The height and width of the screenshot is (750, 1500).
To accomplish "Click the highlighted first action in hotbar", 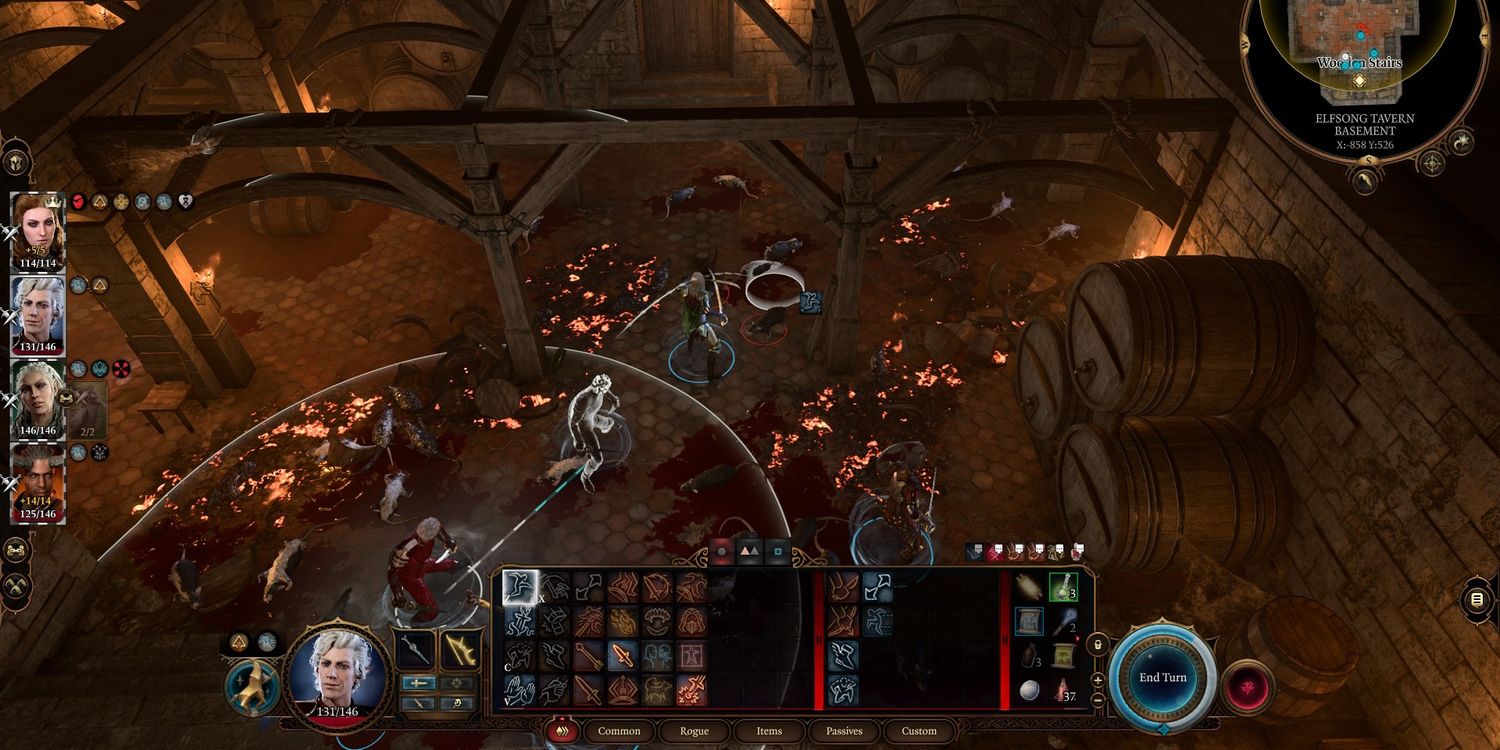I will (520, 587).
